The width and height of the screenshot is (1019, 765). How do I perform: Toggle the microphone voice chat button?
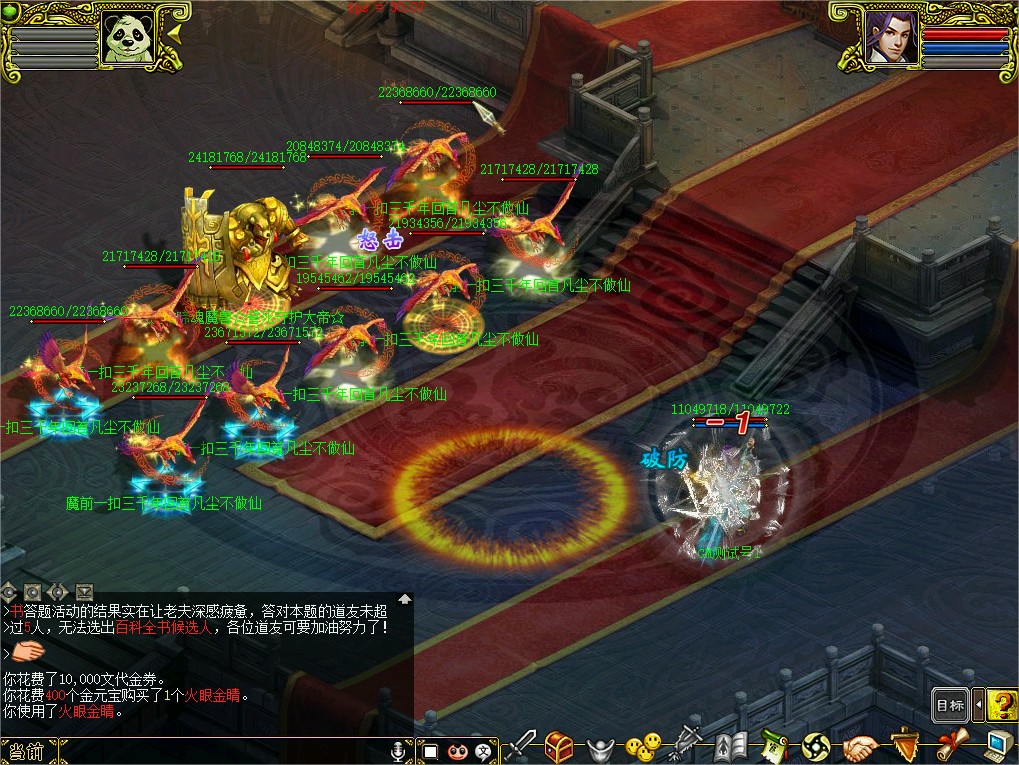click(399, 750)
